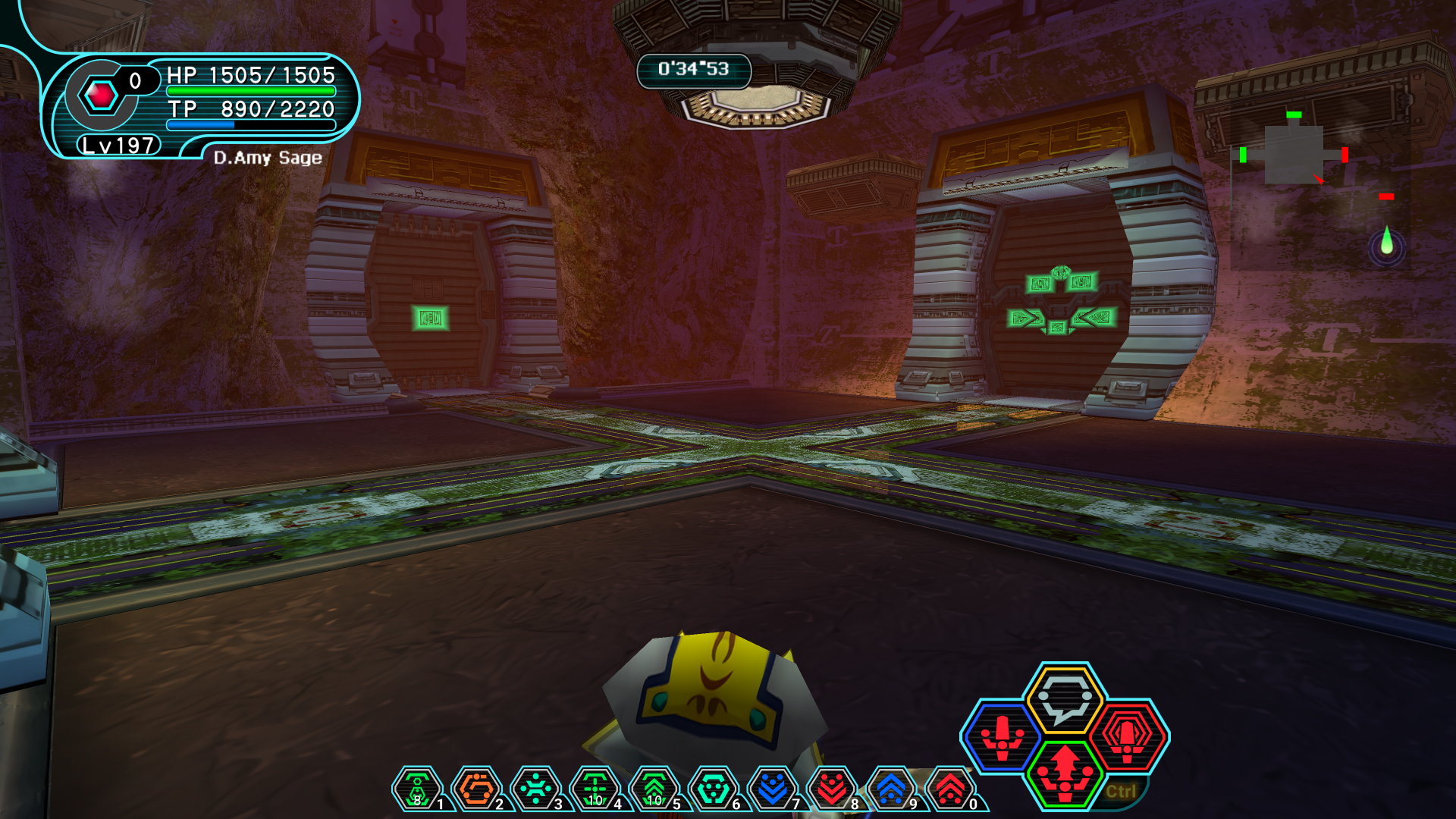Viewport: 1456px width, 819px height.
Task: Cast the blue down-chevron technique in slot 7
Action: (772, 789)
